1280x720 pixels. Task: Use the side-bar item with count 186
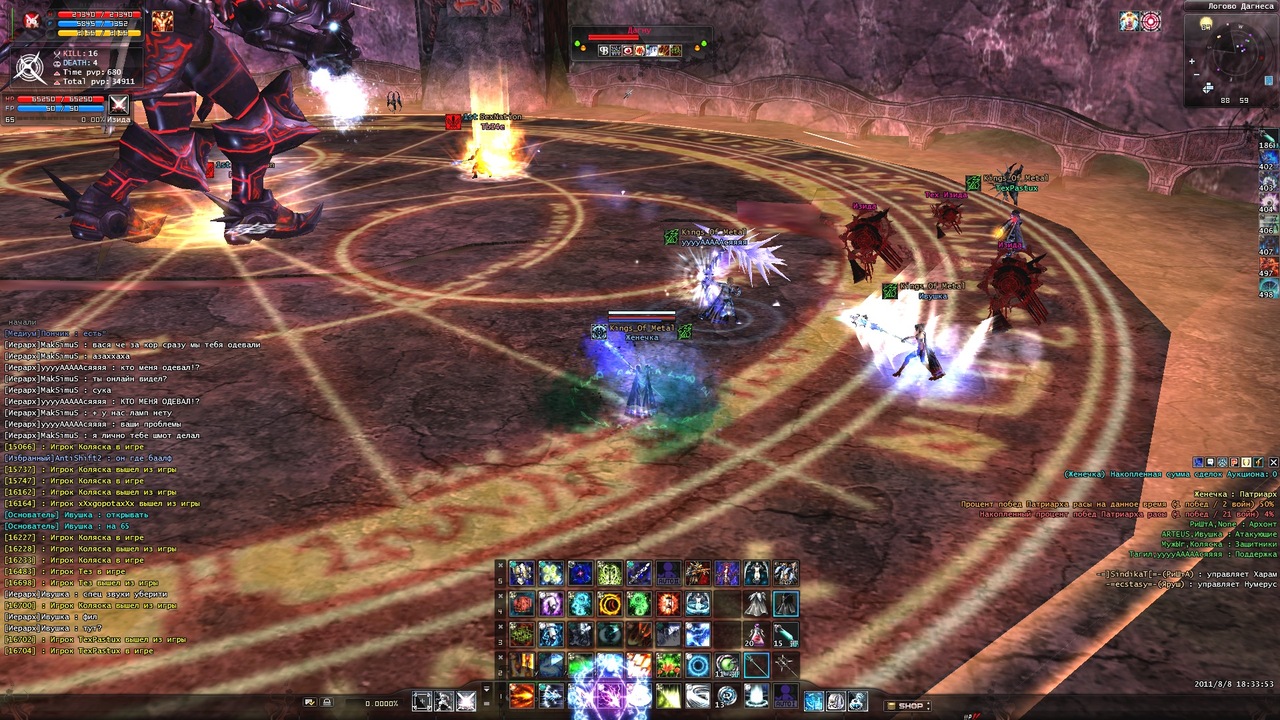(1268, 139)
